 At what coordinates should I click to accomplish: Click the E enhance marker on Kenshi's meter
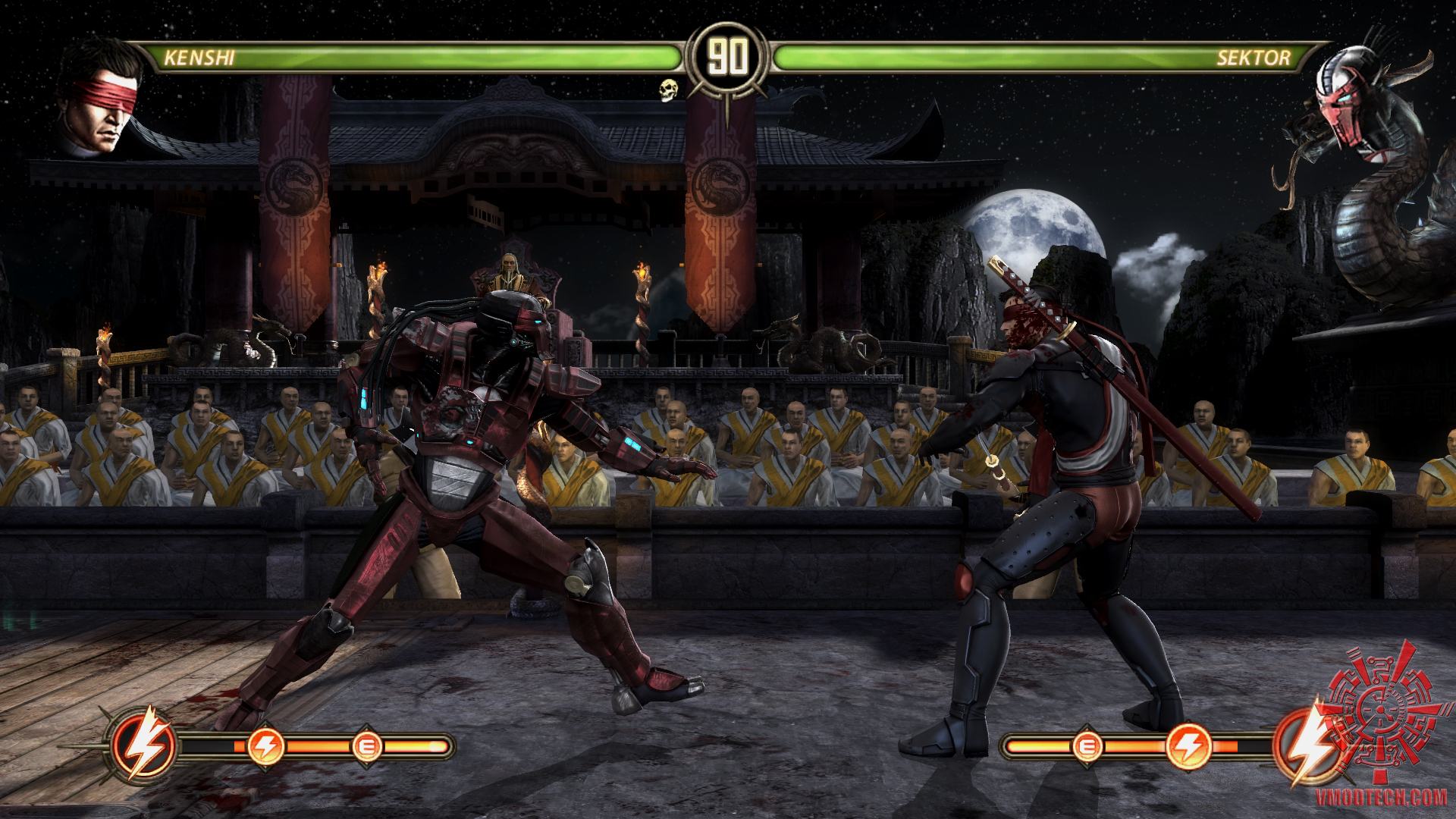click(x=366, y=748)
